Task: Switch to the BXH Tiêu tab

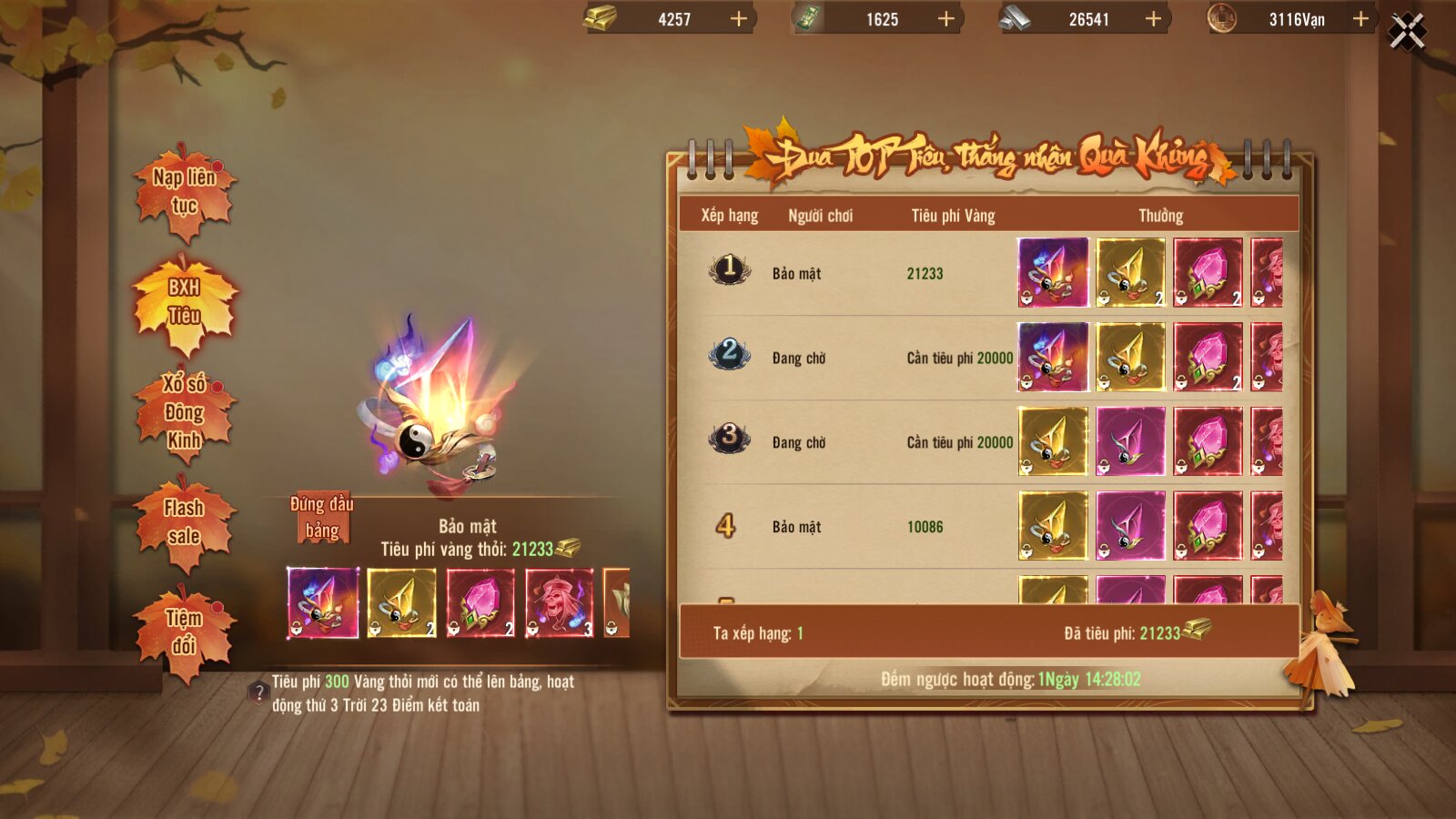Action: (x=185, y=302)
